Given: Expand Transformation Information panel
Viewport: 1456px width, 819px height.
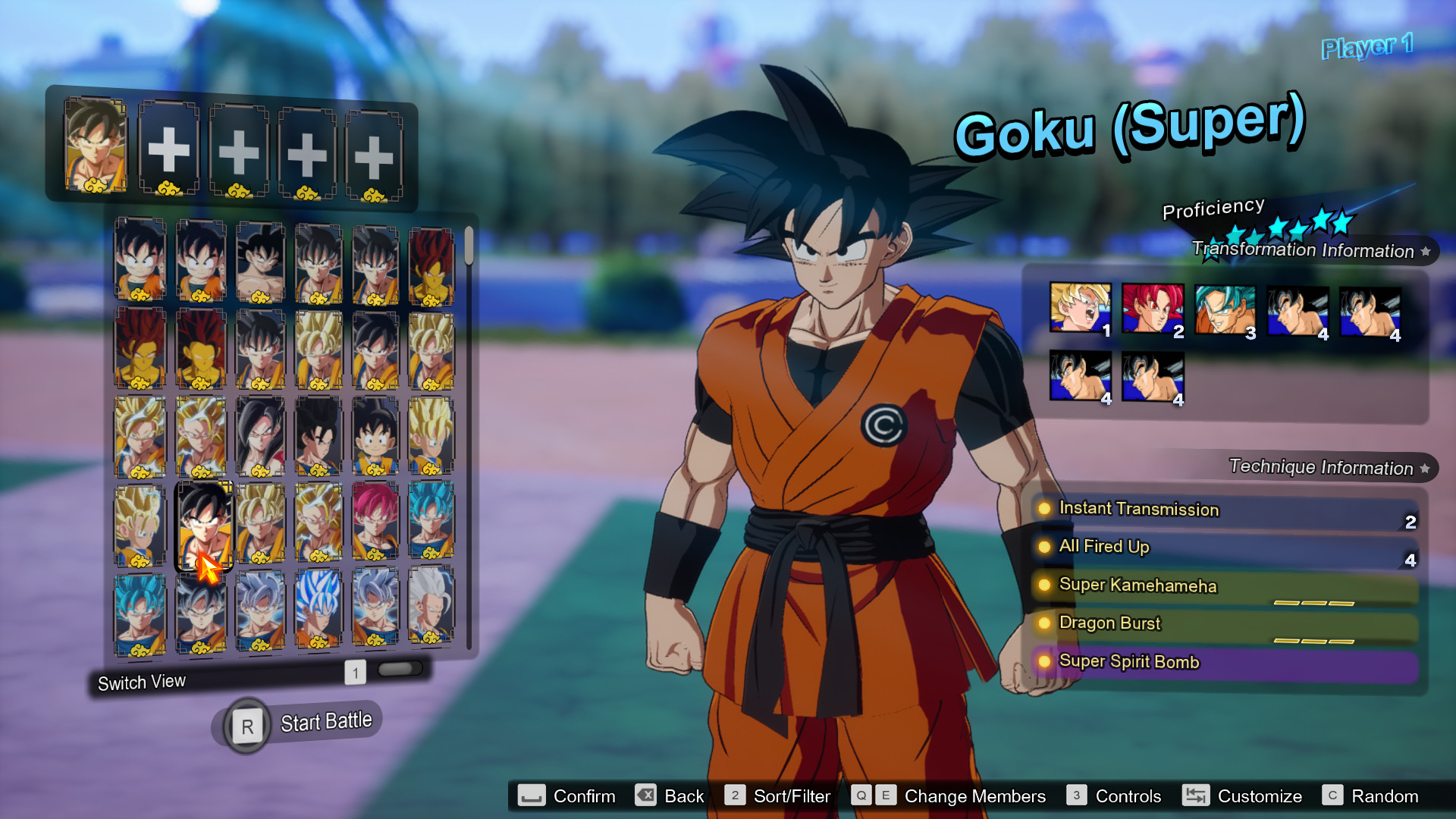Looking at the screenshot, I should click(x=1304, y=250).
